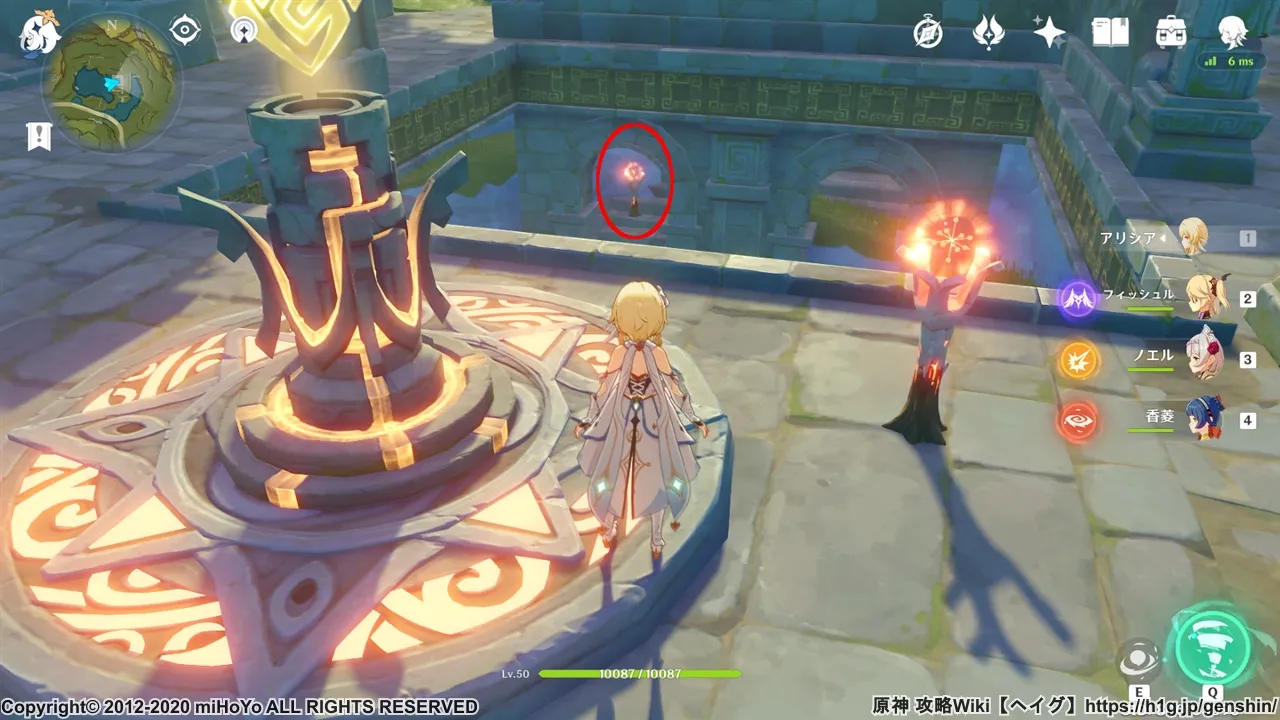The height and width of the screenshot is (720, 1280).
Task: Open the winged battle pass icon
Action: (988, 33)
